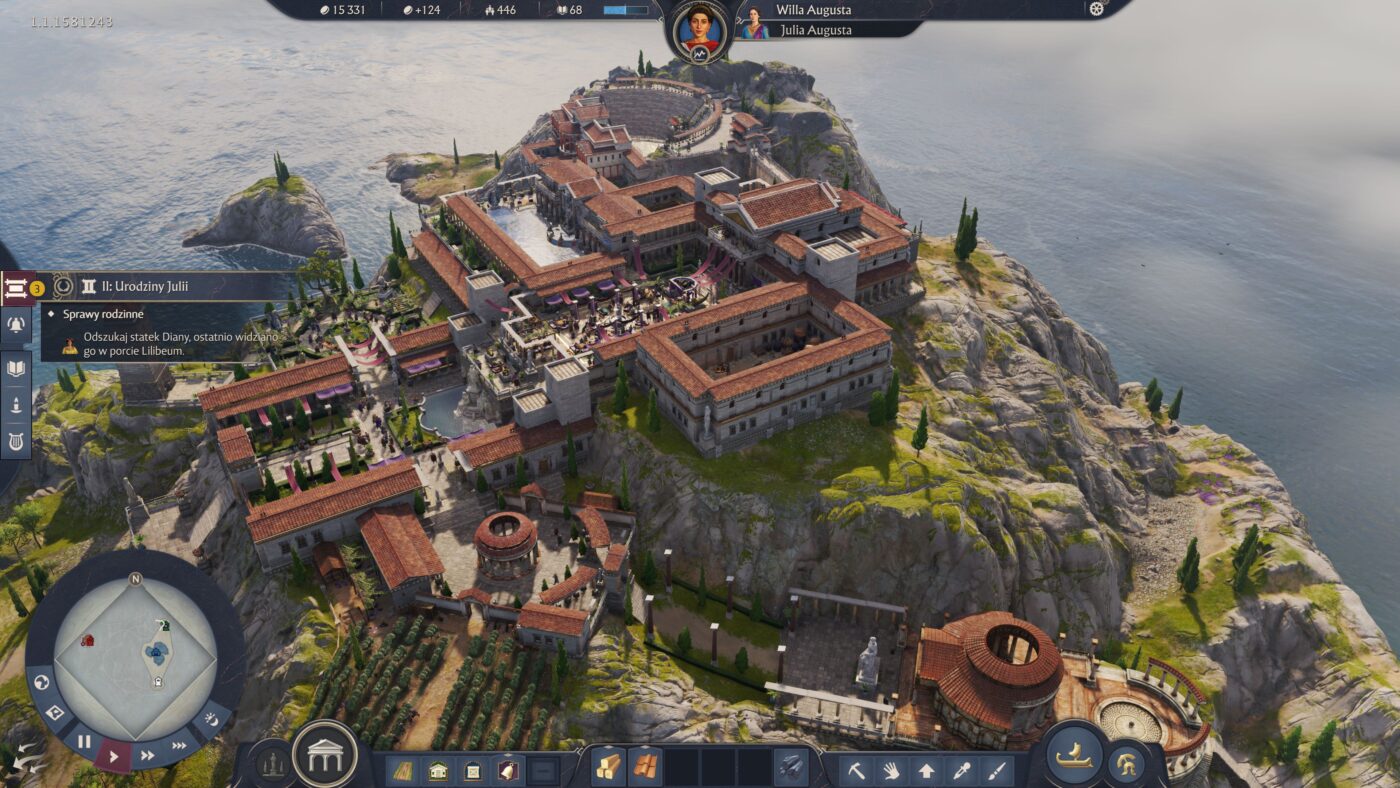
Task: Open the quest scroll tab
Action: point(17,289)
